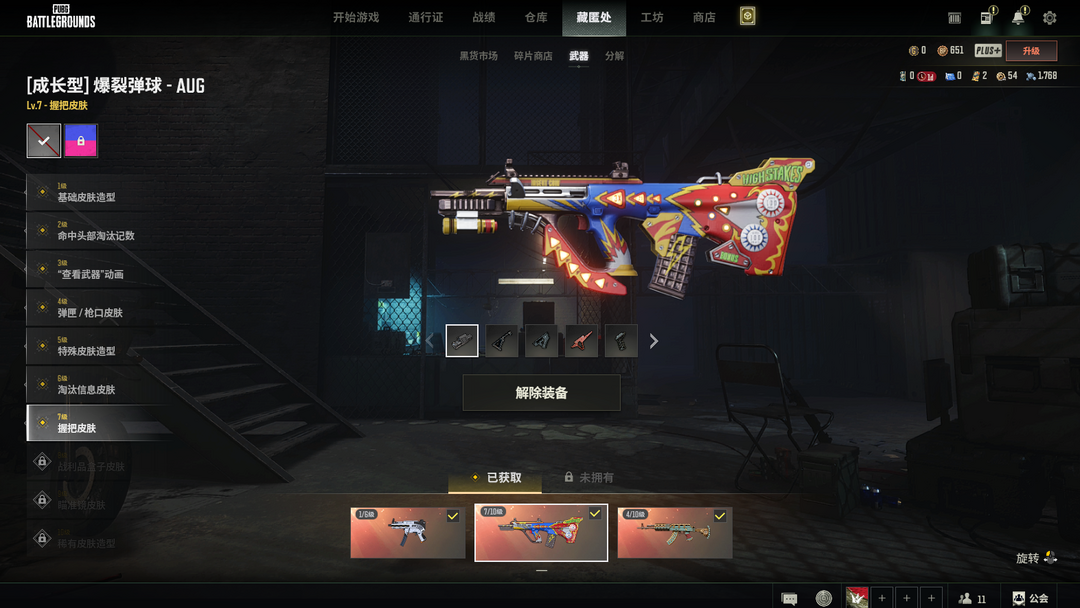Viewport: 1080px width, 608px height.
Task: Select level 4 弹匣 / 枪口皮肤 row
Action: click(90, 309)
